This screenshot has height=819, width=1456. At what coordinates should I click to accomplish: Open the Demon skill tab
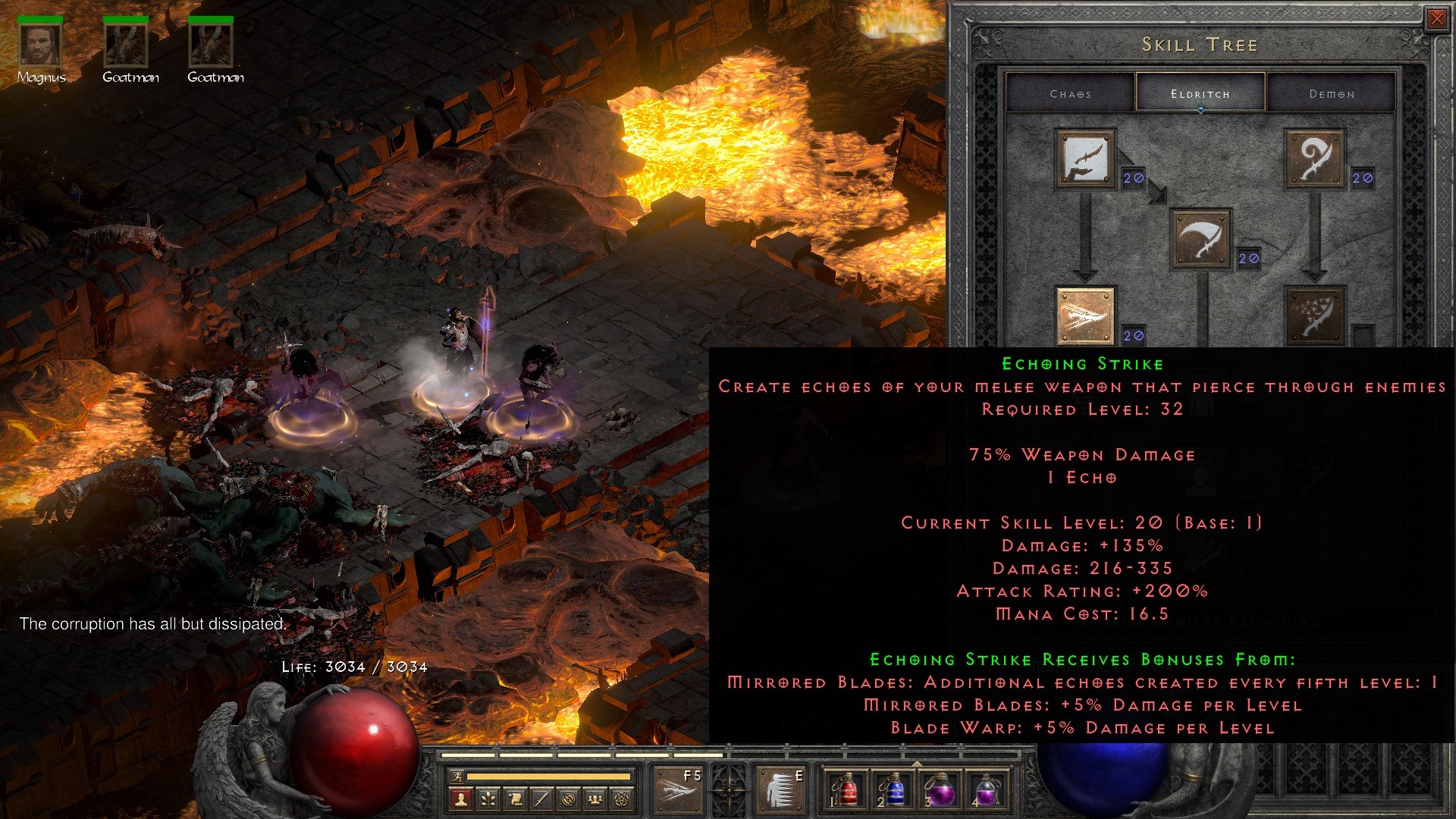tap(1331, 94)
